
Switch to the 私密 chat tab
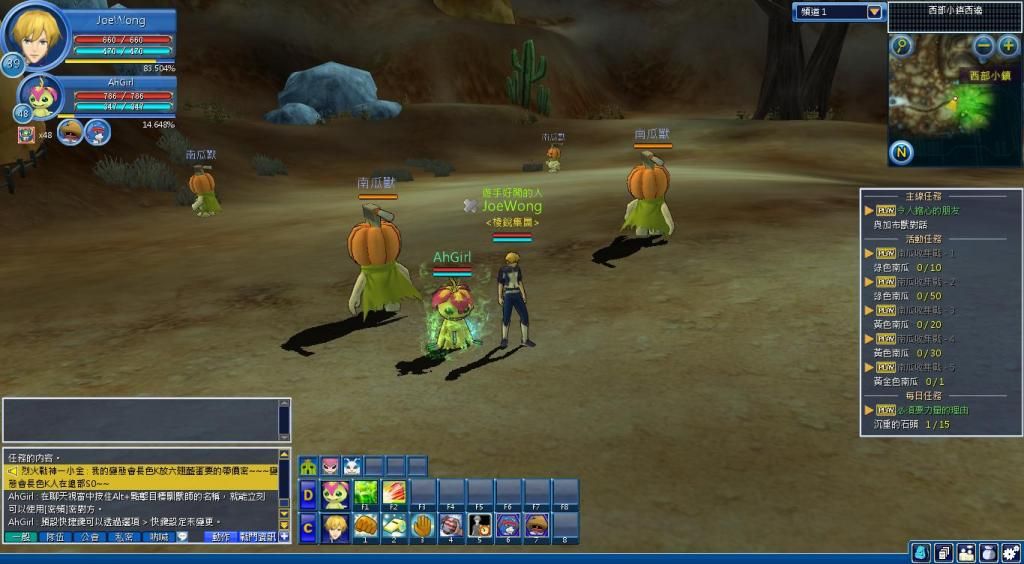coord(124,537)
